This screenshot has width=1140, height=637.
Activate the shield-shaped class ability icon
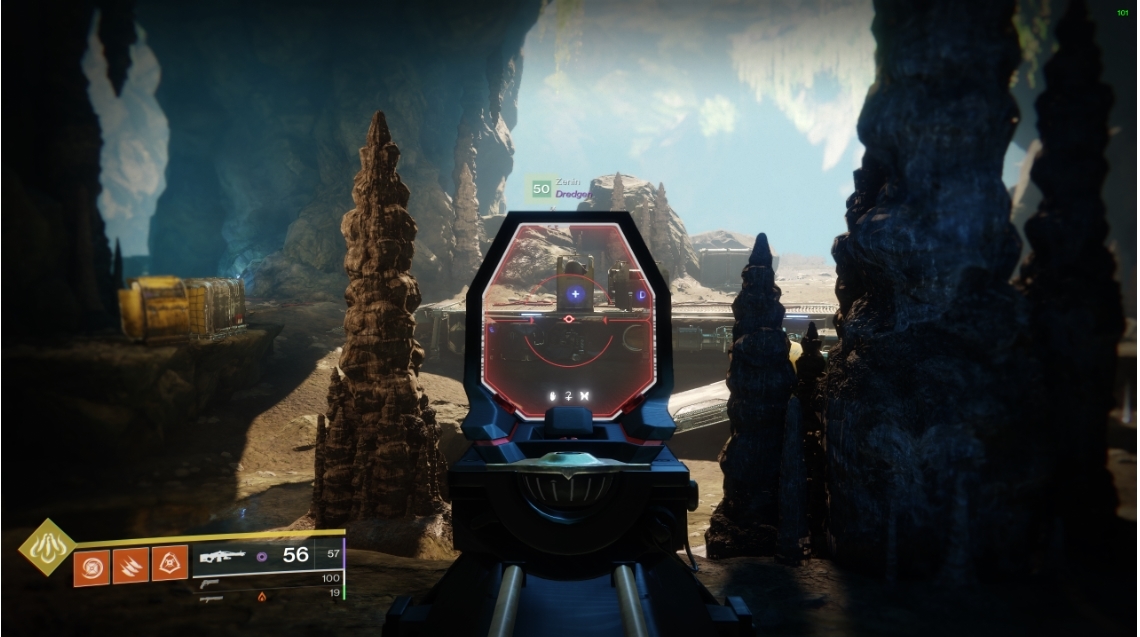click(x=168, y=565)
